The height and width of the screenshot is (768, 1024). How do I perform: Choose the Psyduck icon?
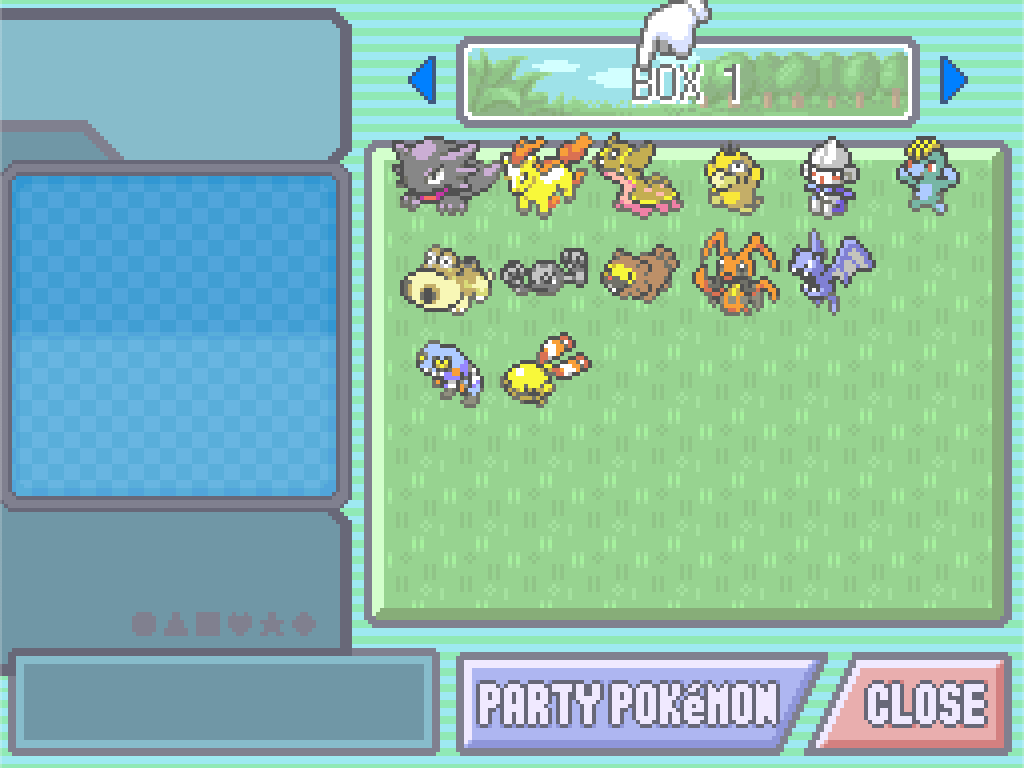click(x=735, y=180)
